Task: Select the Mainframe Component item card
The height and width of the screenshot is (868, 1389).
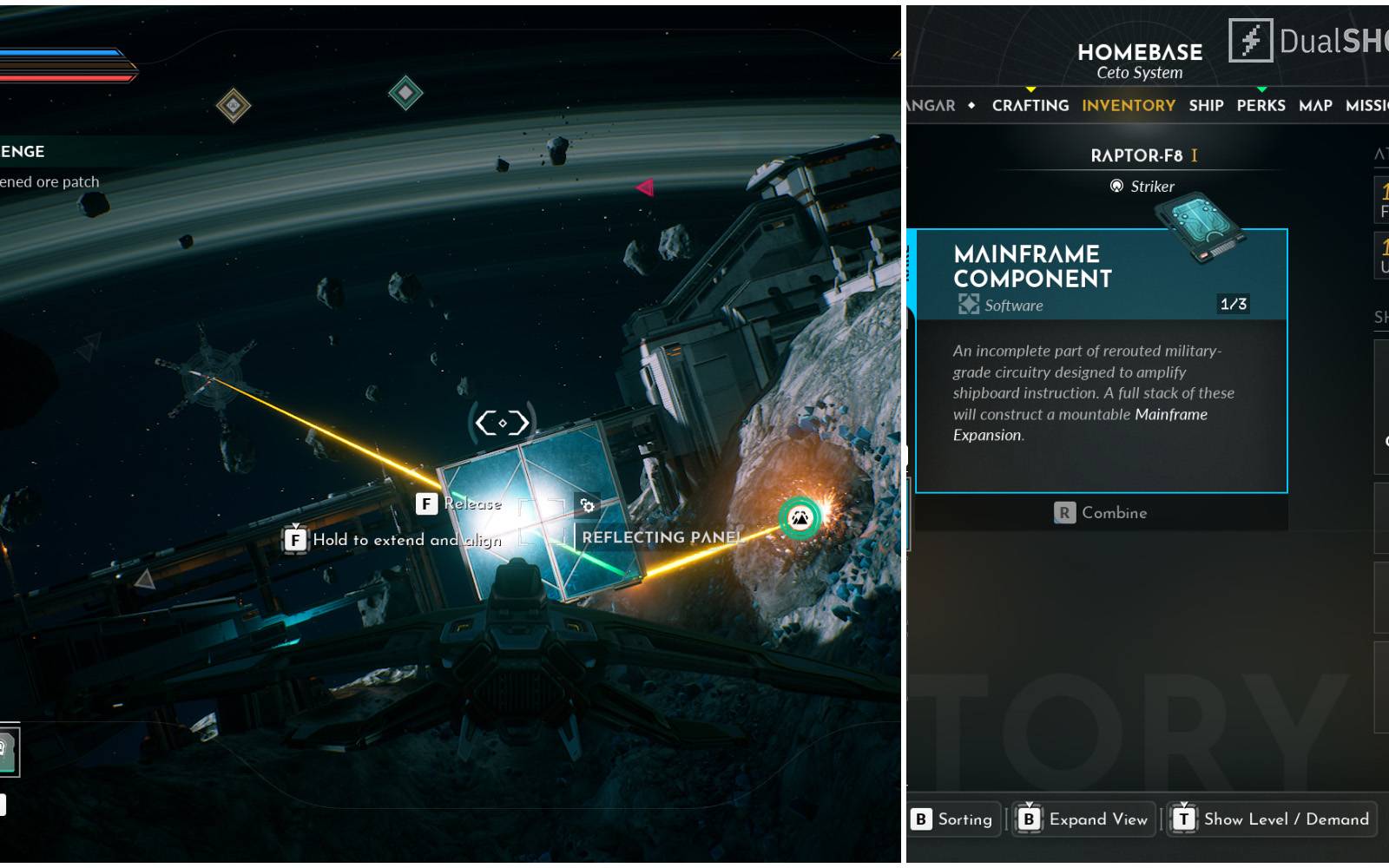Action: (x=1101, y=360)
